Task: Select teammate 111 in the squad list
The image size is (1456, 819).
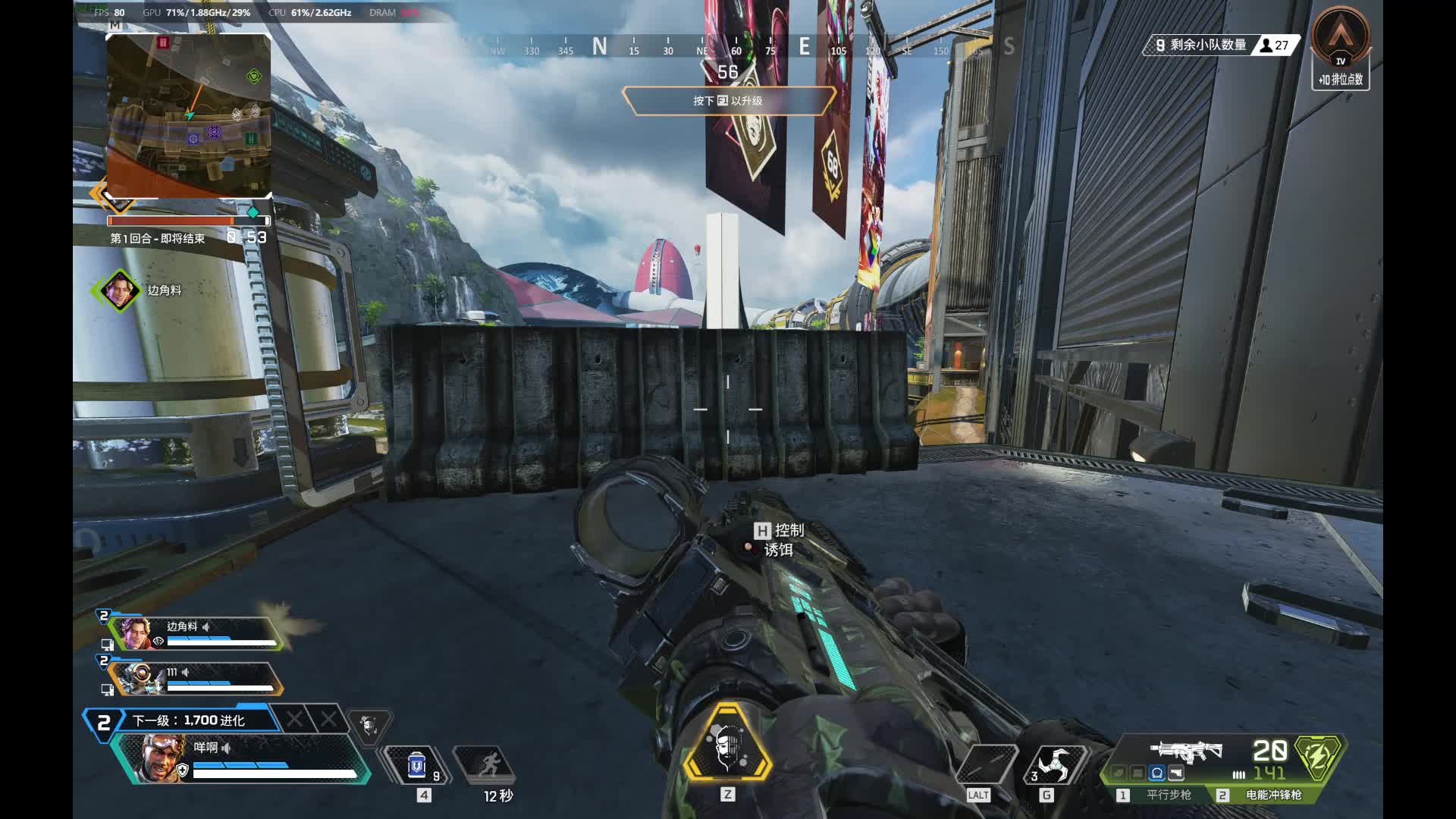Action: click(x=196, y=678)
